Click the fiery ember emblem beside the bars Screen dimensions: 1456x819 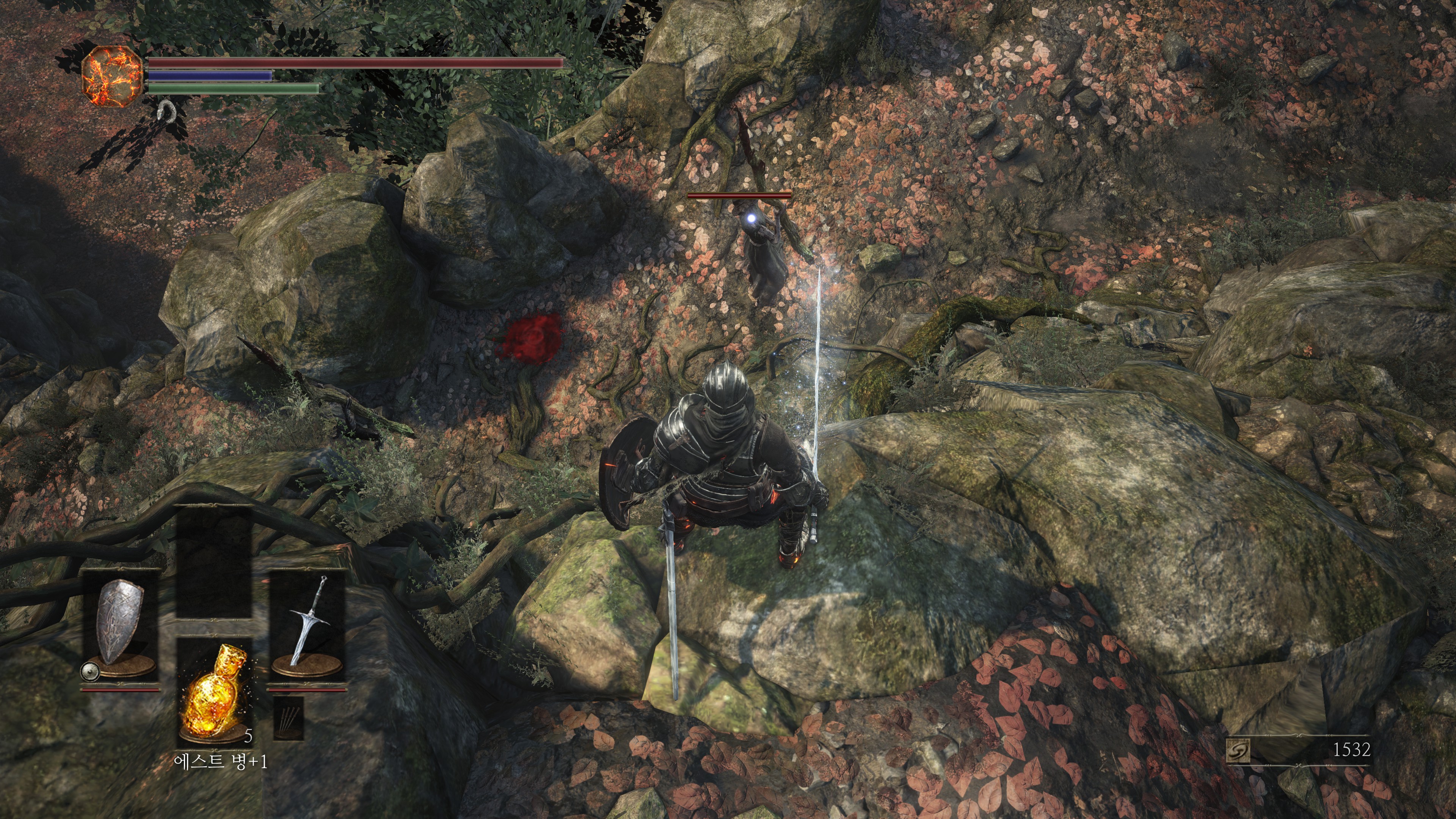(113, 75)
